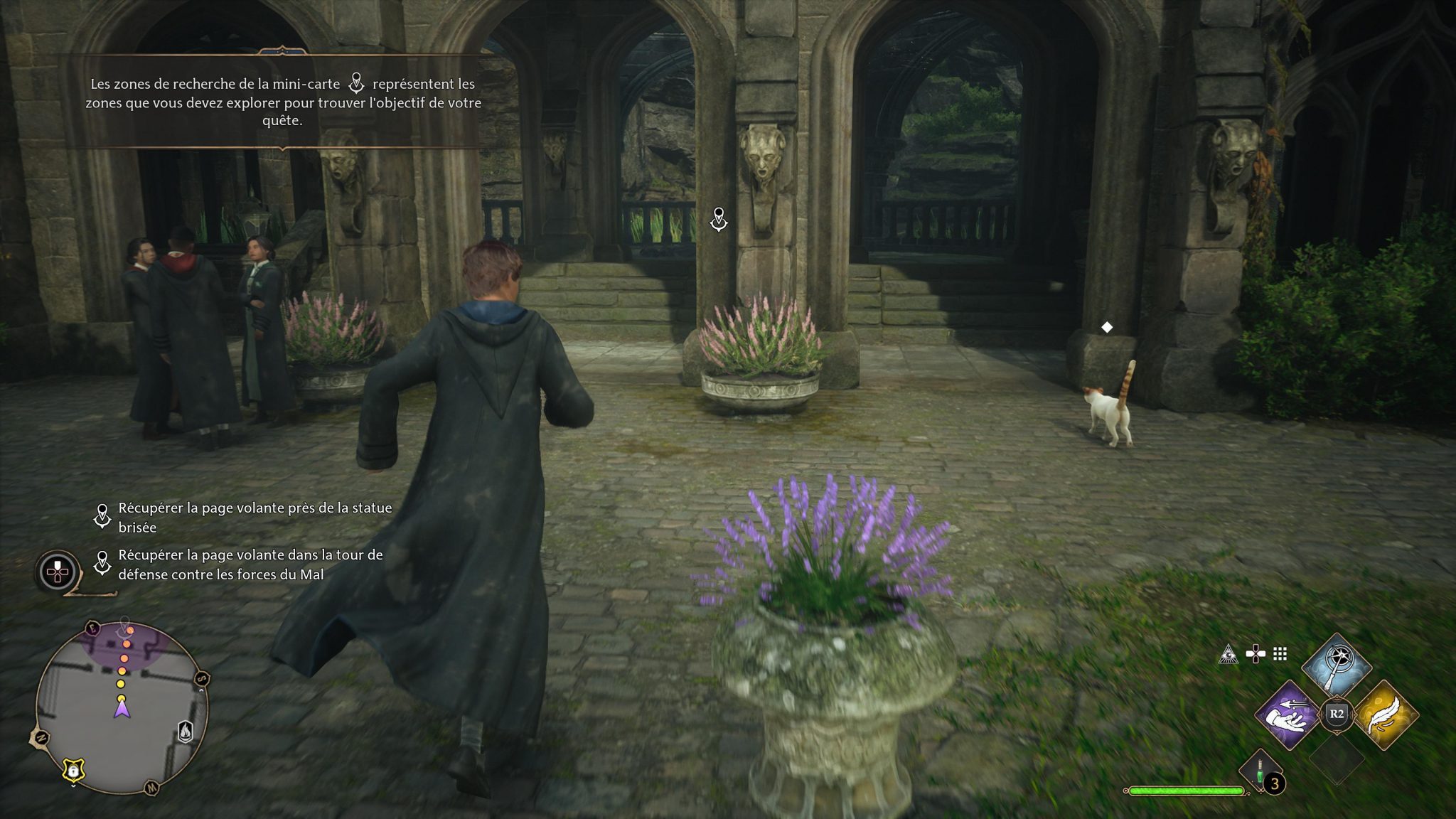Click the green potion slot showing 3

coord(1260,771)
